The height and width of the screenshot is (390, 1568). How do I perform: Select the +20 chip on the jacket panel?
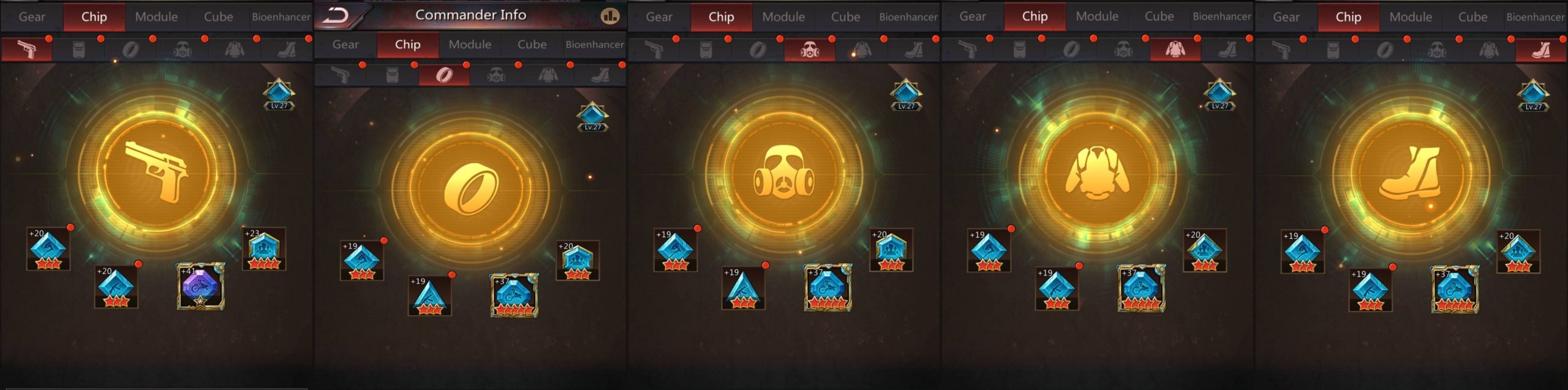(1204, 251)
